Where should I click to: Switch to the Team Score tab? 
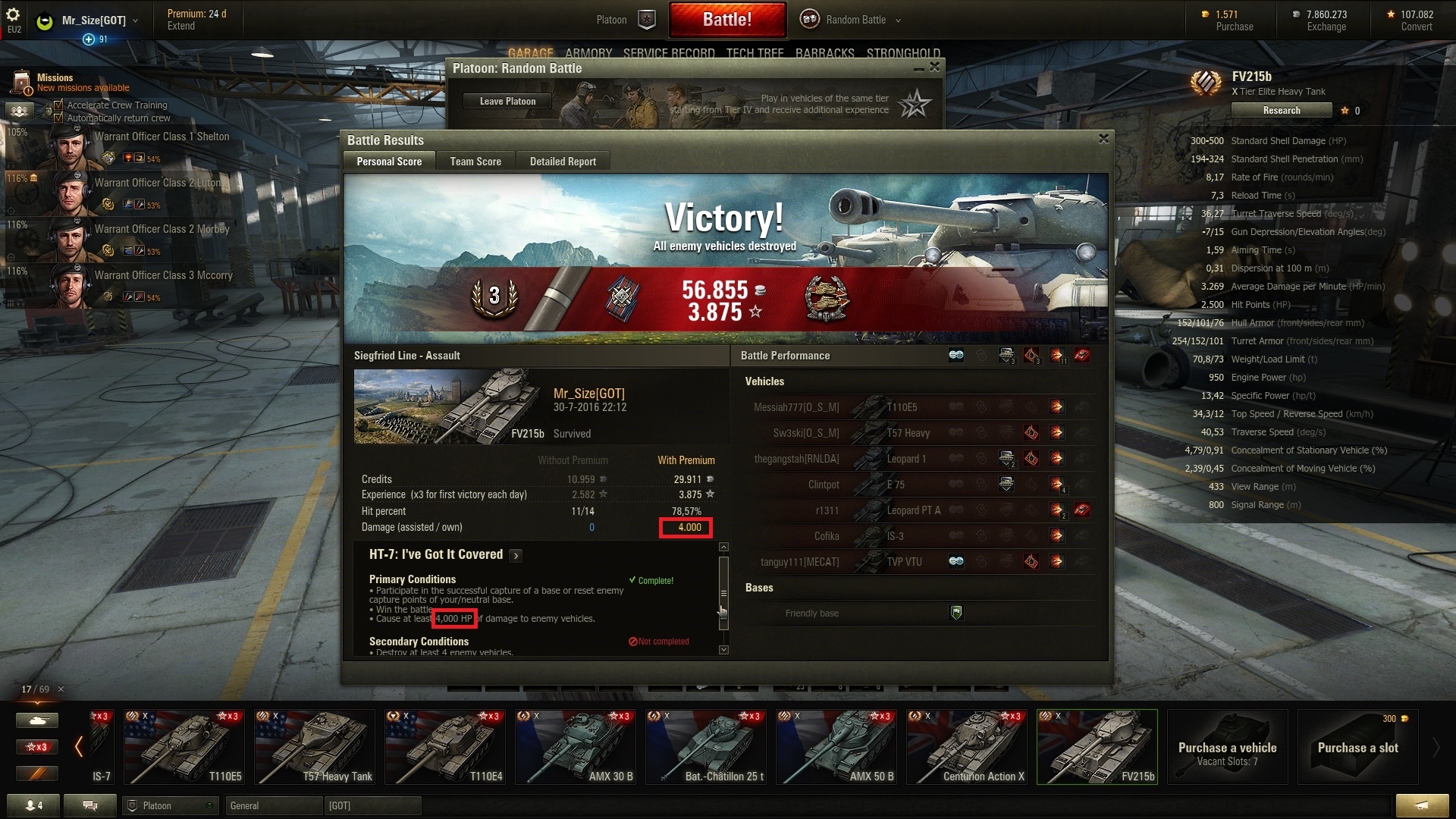click(x=475, y=162)
